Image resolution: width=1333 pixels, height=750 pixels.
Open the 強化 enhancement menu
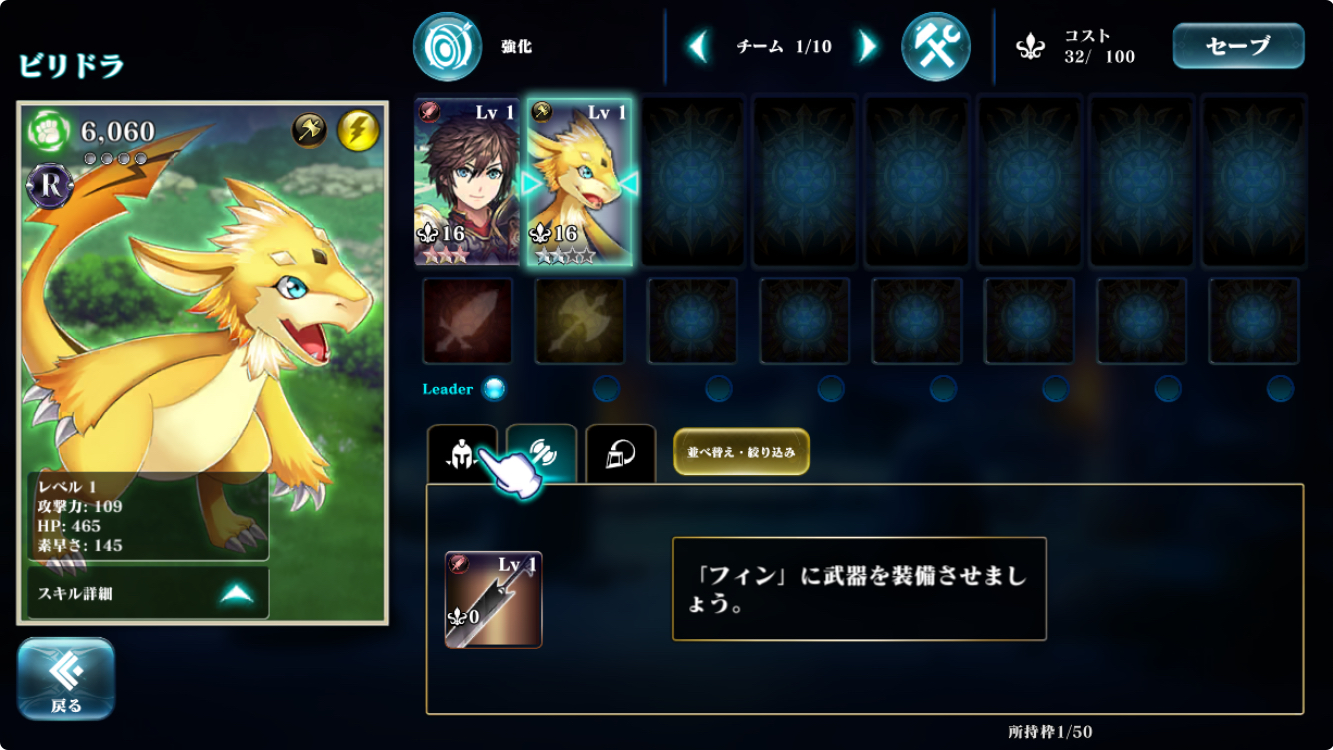coord(448,47)
